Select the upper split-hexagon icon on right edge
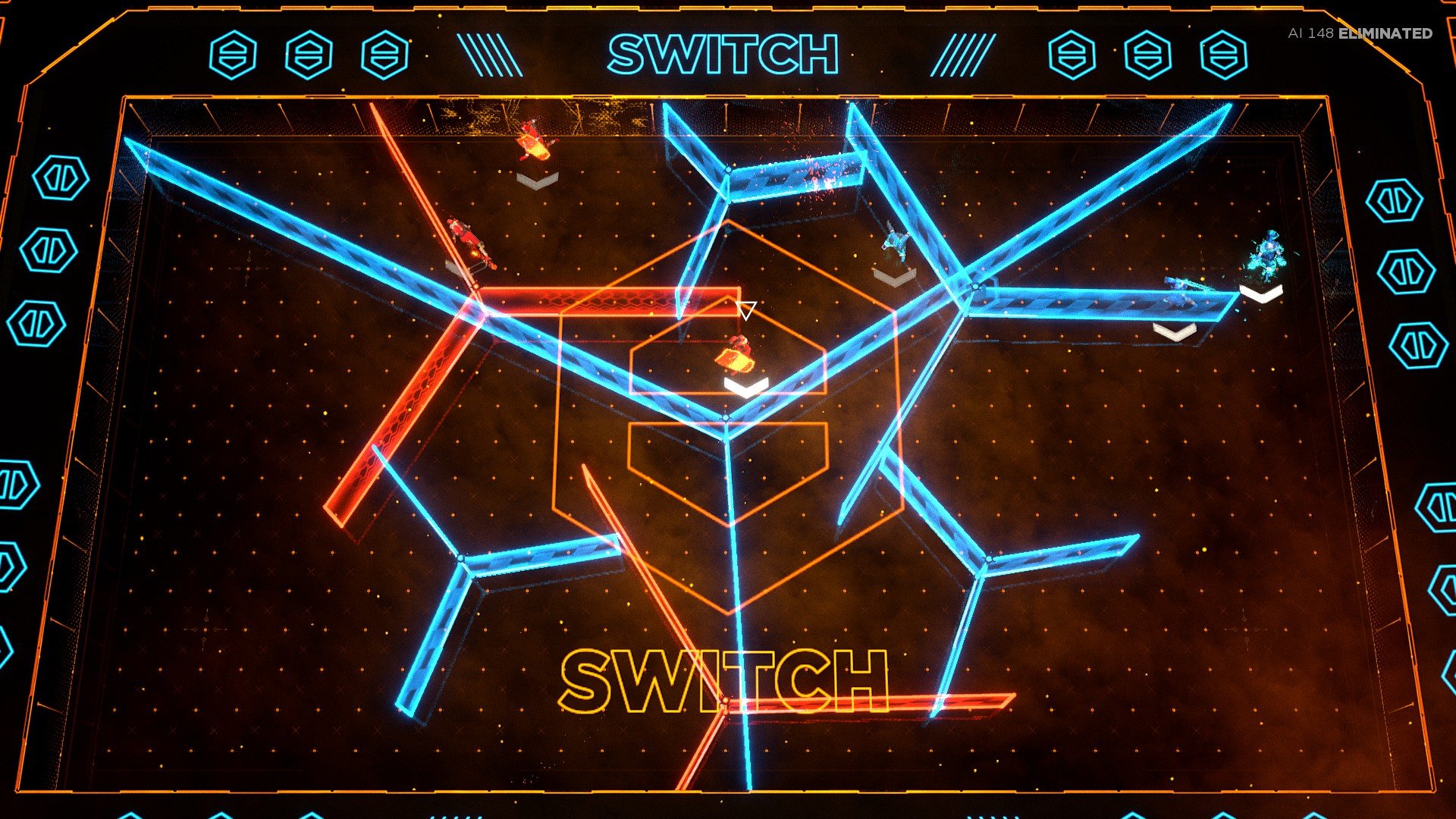The image size is (1456, 819). coord(1393,199)
